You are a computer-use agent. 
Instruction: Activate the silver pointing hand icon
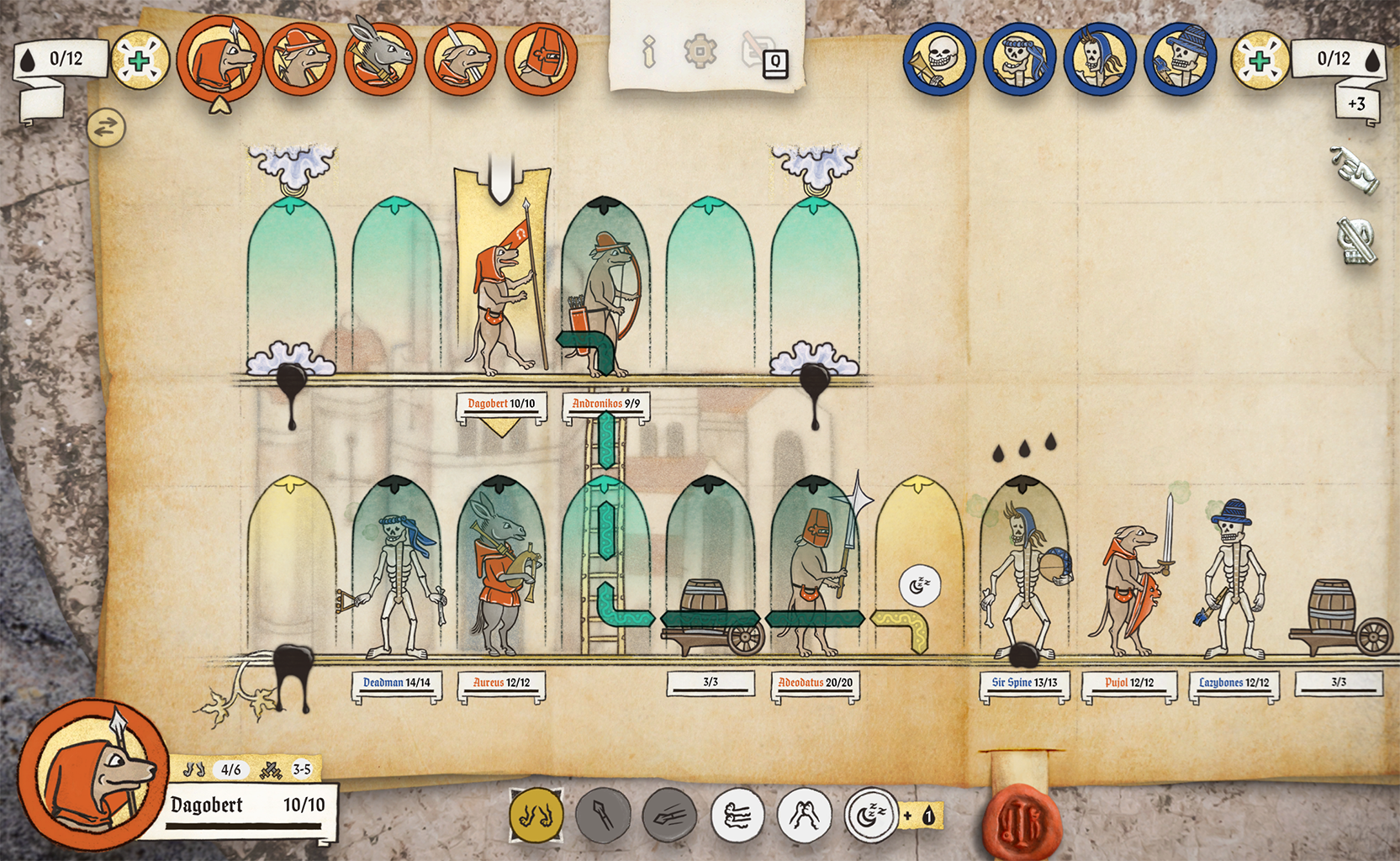coord(1355,171)
